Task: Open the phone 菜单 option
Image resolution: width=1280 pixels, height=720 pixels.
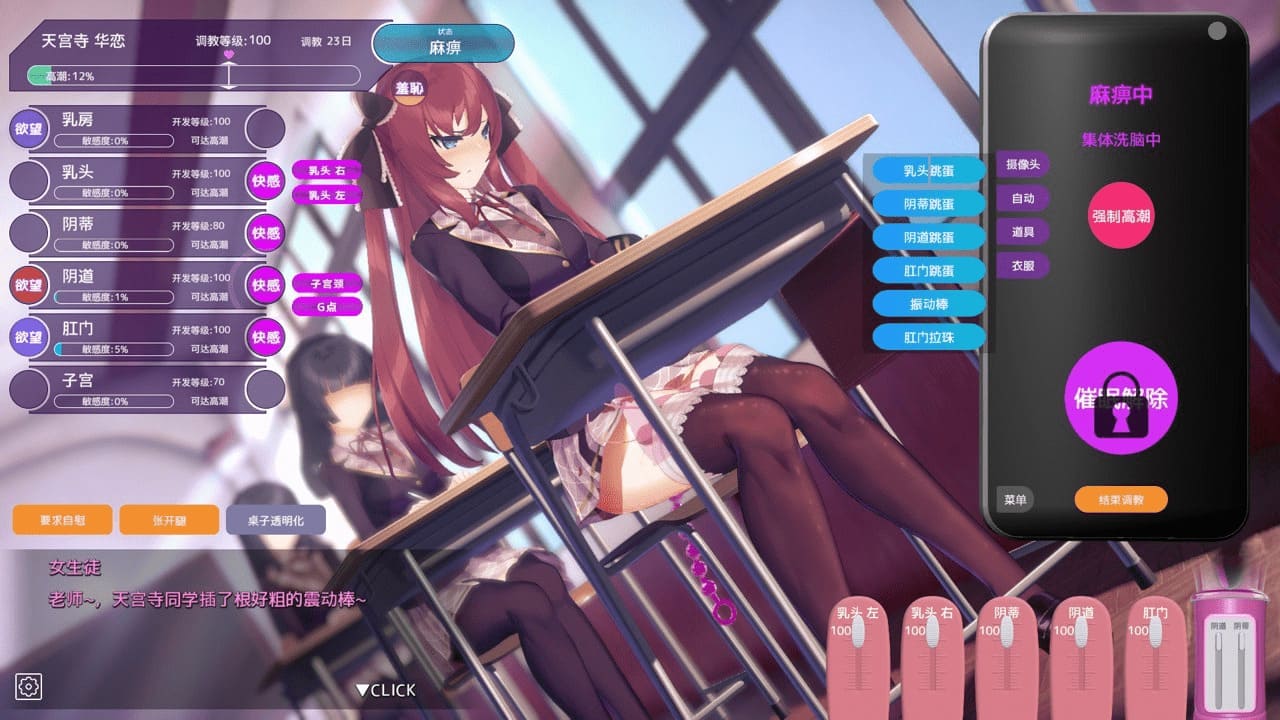Action: tap(1014, 499)
